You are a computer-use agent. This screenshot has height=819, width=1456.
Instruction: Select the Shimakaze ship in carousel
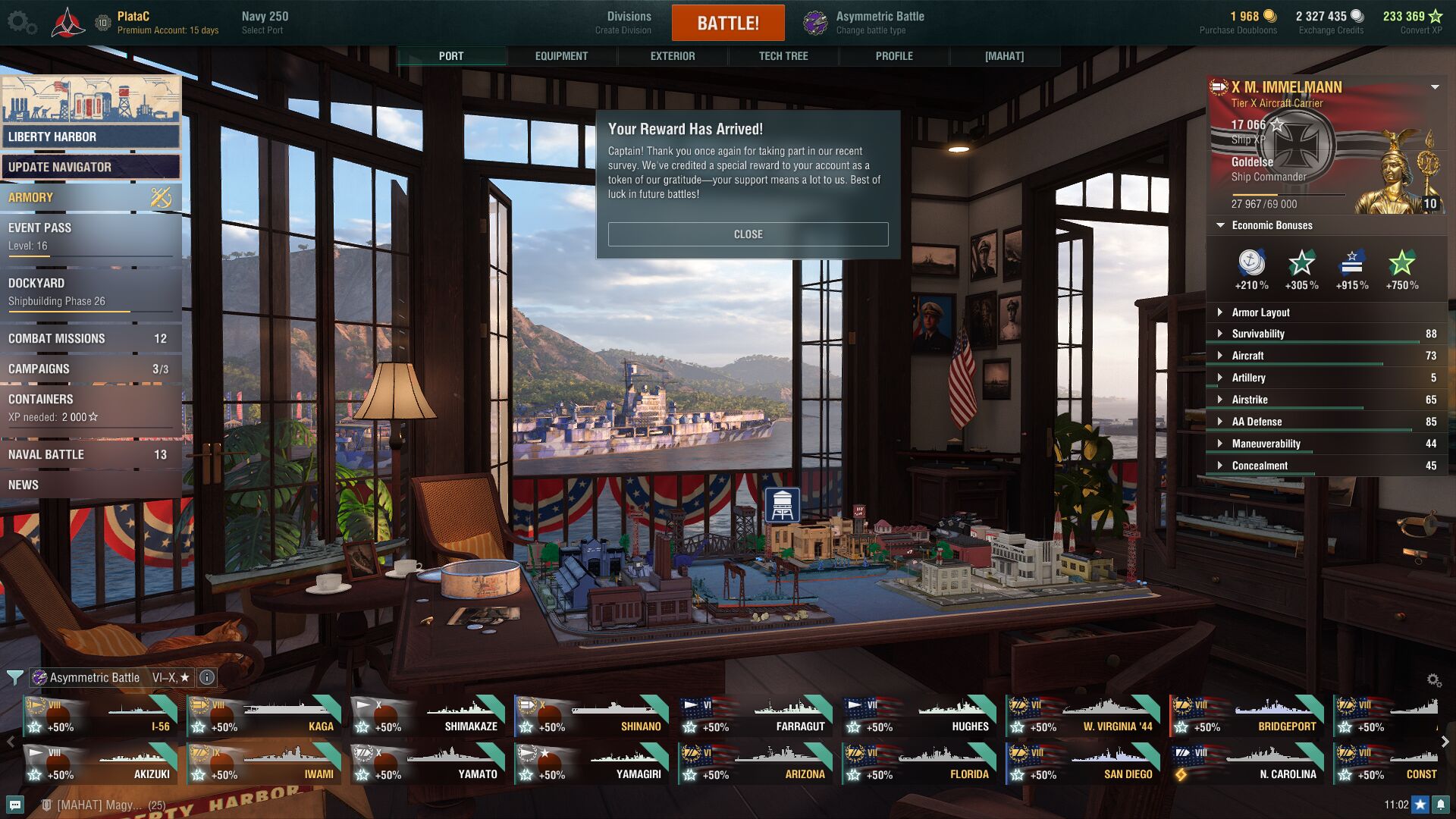pos(428,717)
